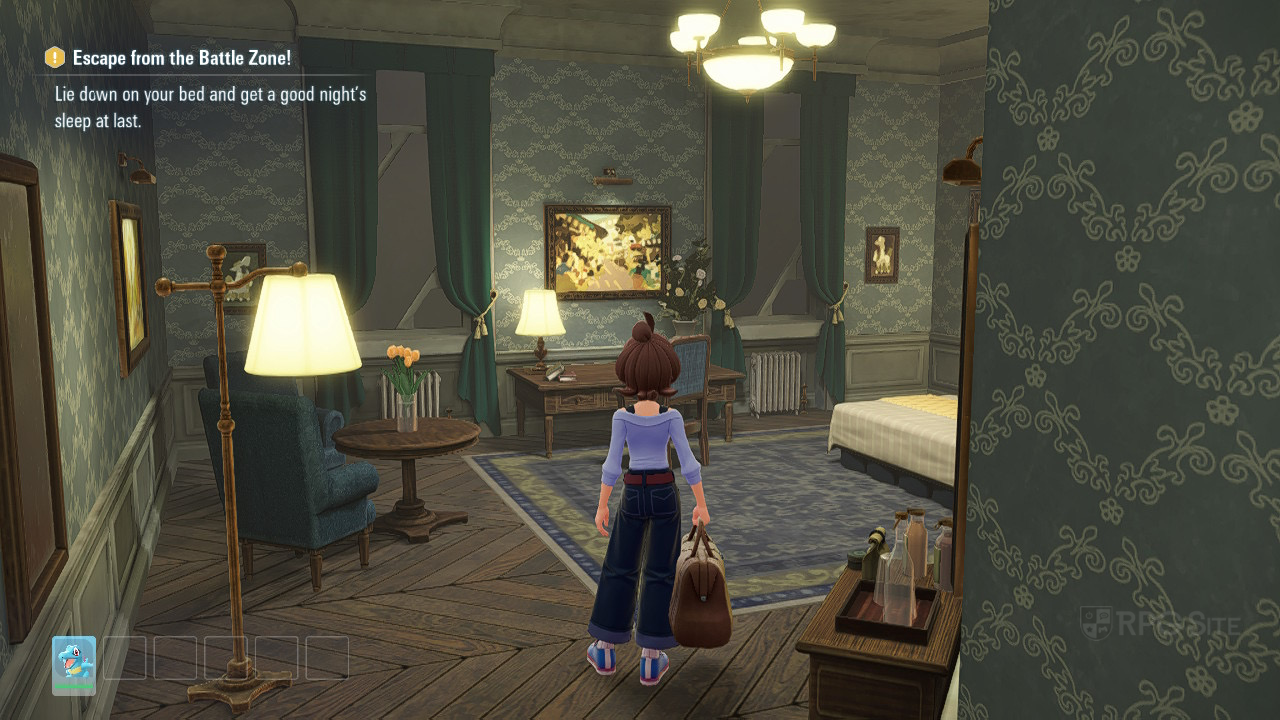Screen dimensions: 1280x720
Task: Select the Totodile party slot
Action: pos(74,663)
